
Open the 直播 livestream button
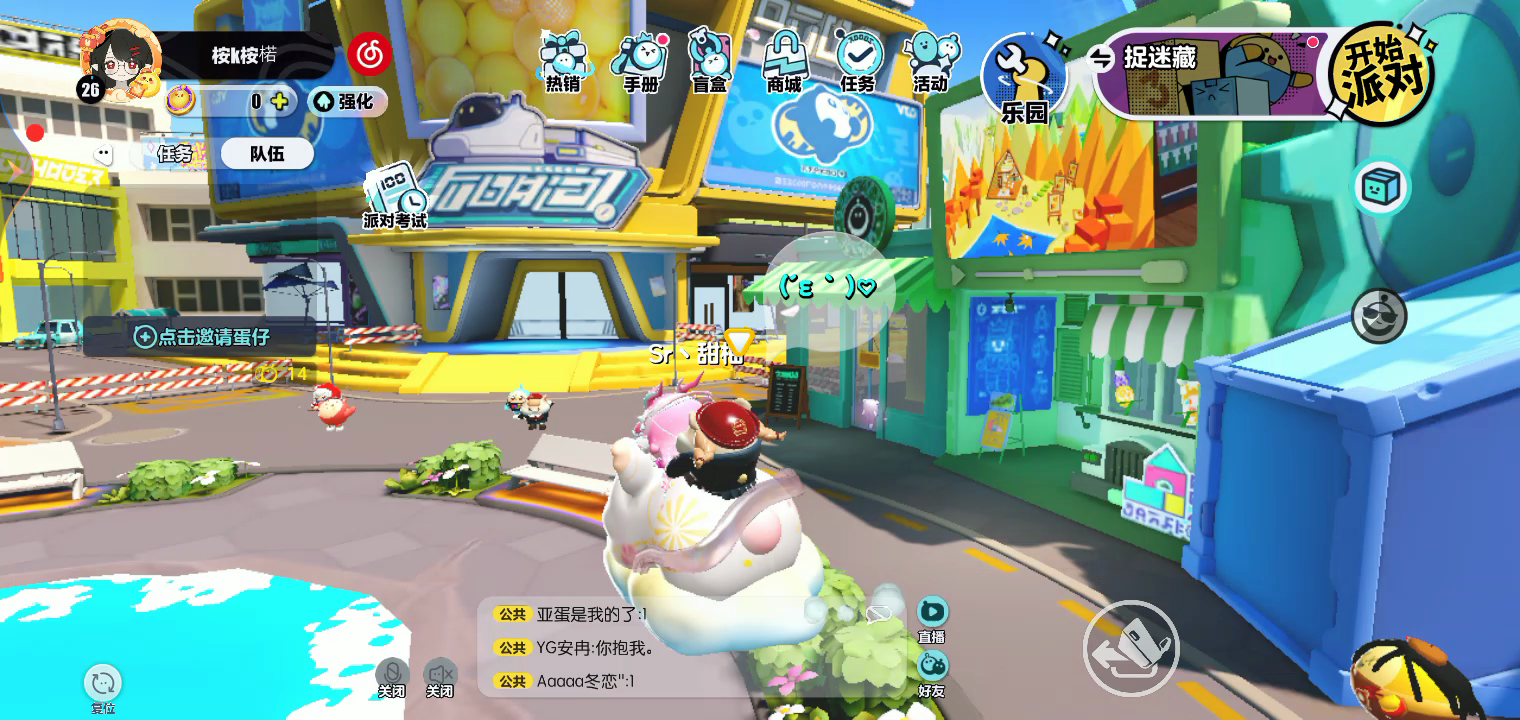point(932,620)
